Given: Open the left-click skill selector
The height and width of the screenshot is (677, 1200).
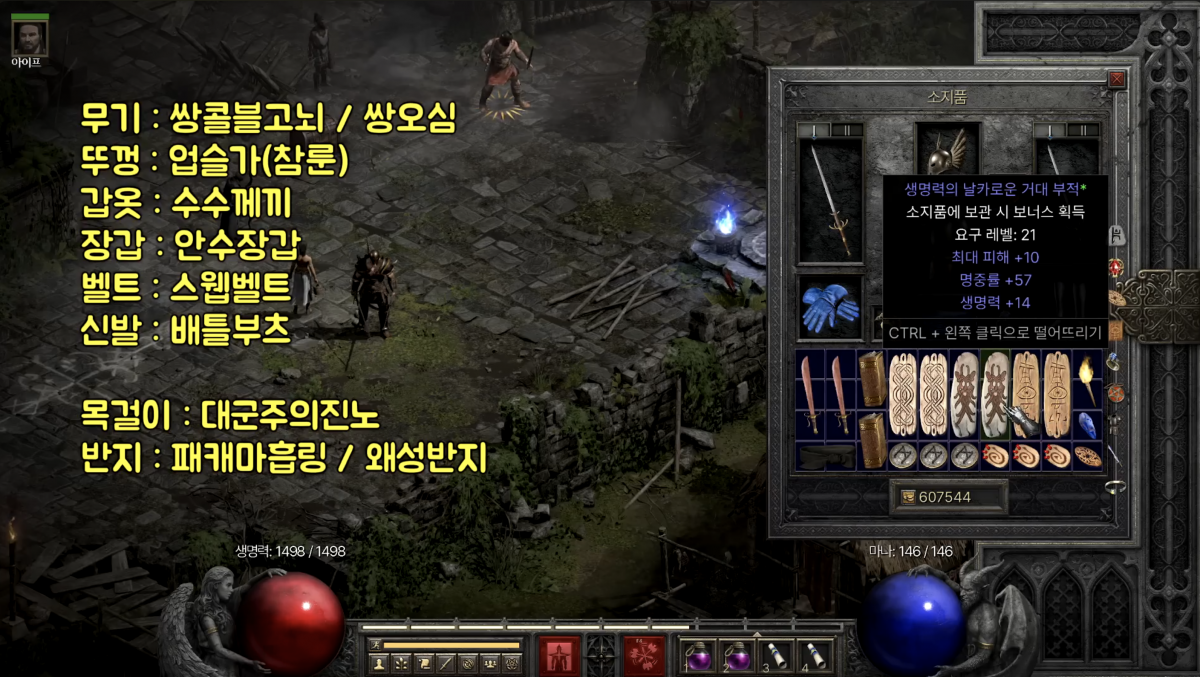Looking at the screenshot, I should click(559, 654).
